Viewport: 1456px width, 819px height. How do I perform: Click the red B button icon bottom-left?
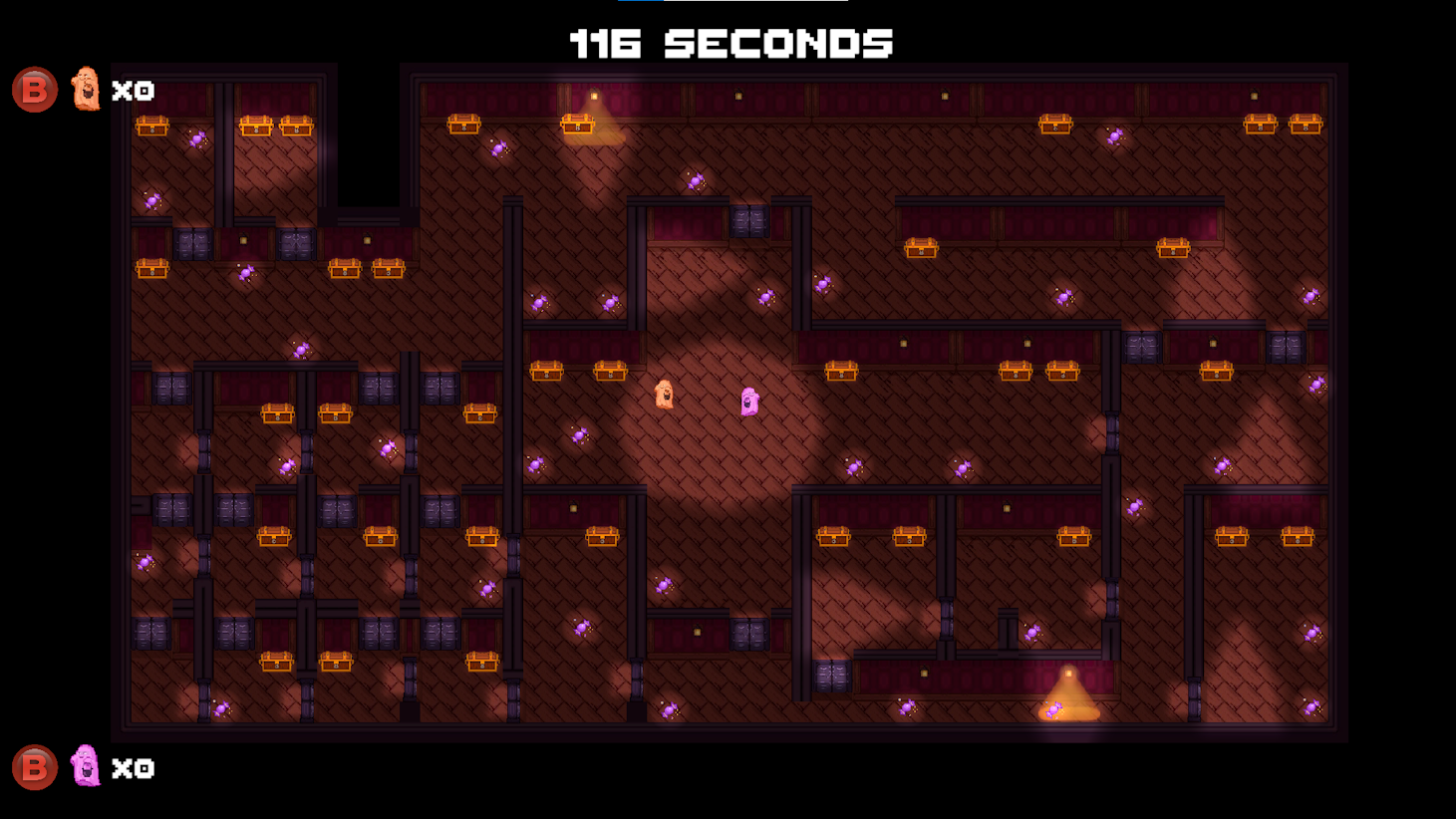[33, 768]
